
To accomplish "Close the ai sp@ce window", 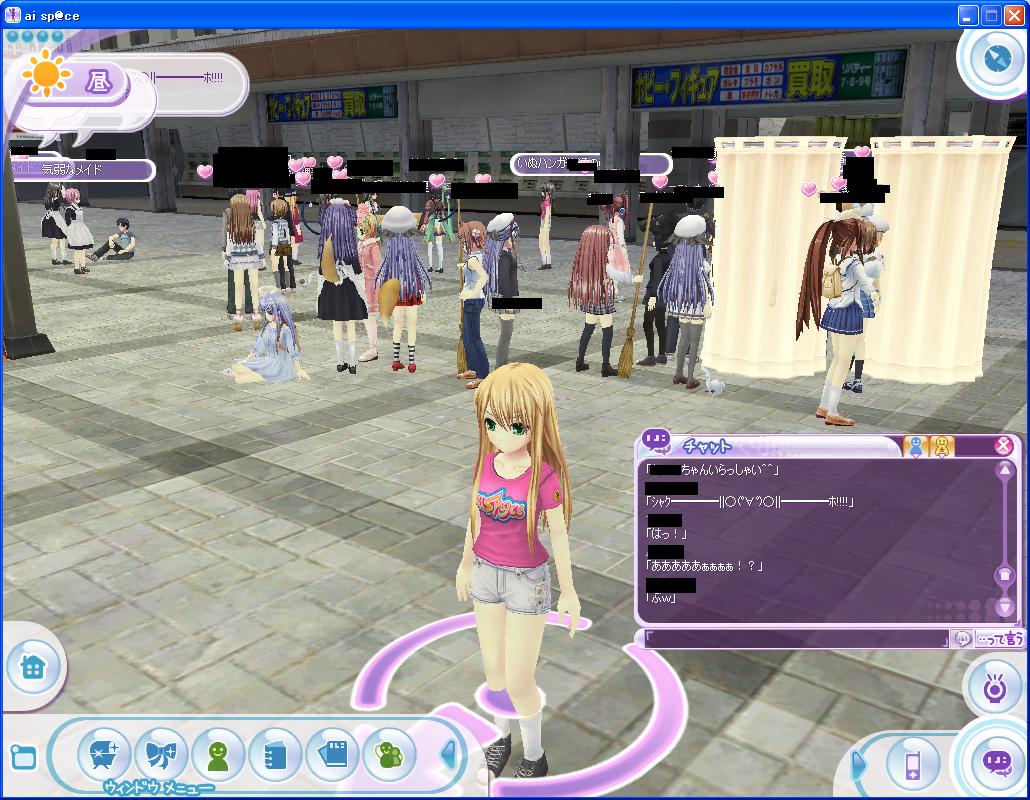I will [x=1013, y=15].
